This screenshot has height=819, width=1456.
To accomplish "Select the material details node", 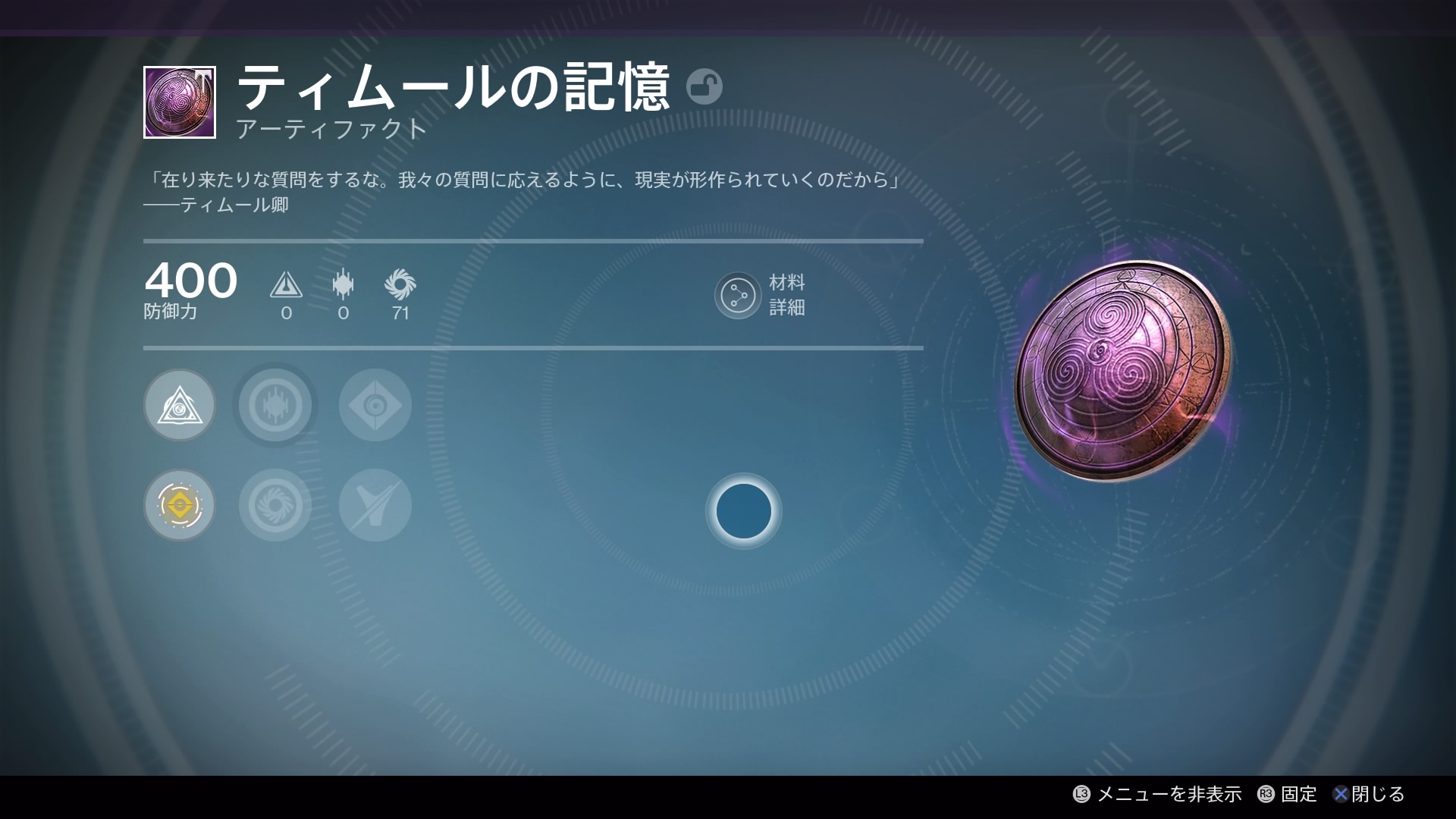I will pos(737,295).
